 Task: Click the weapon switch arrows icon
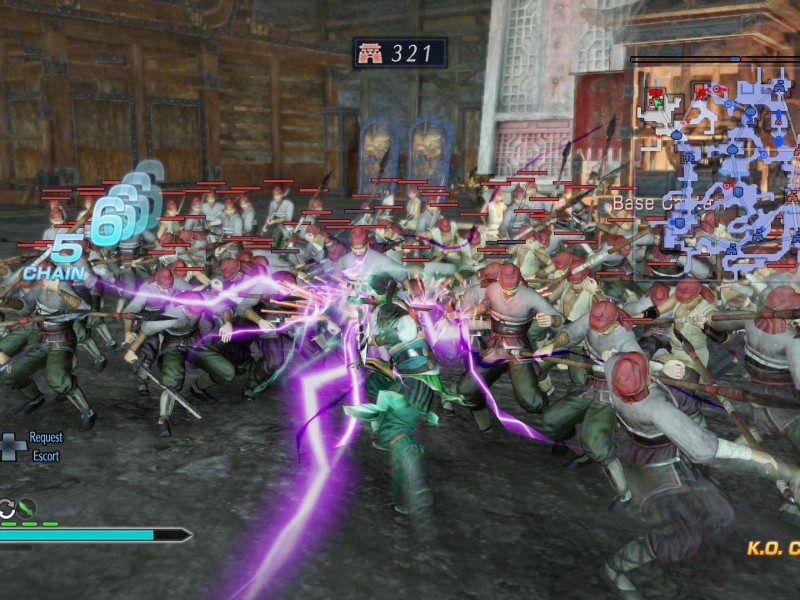coord(7,508)
